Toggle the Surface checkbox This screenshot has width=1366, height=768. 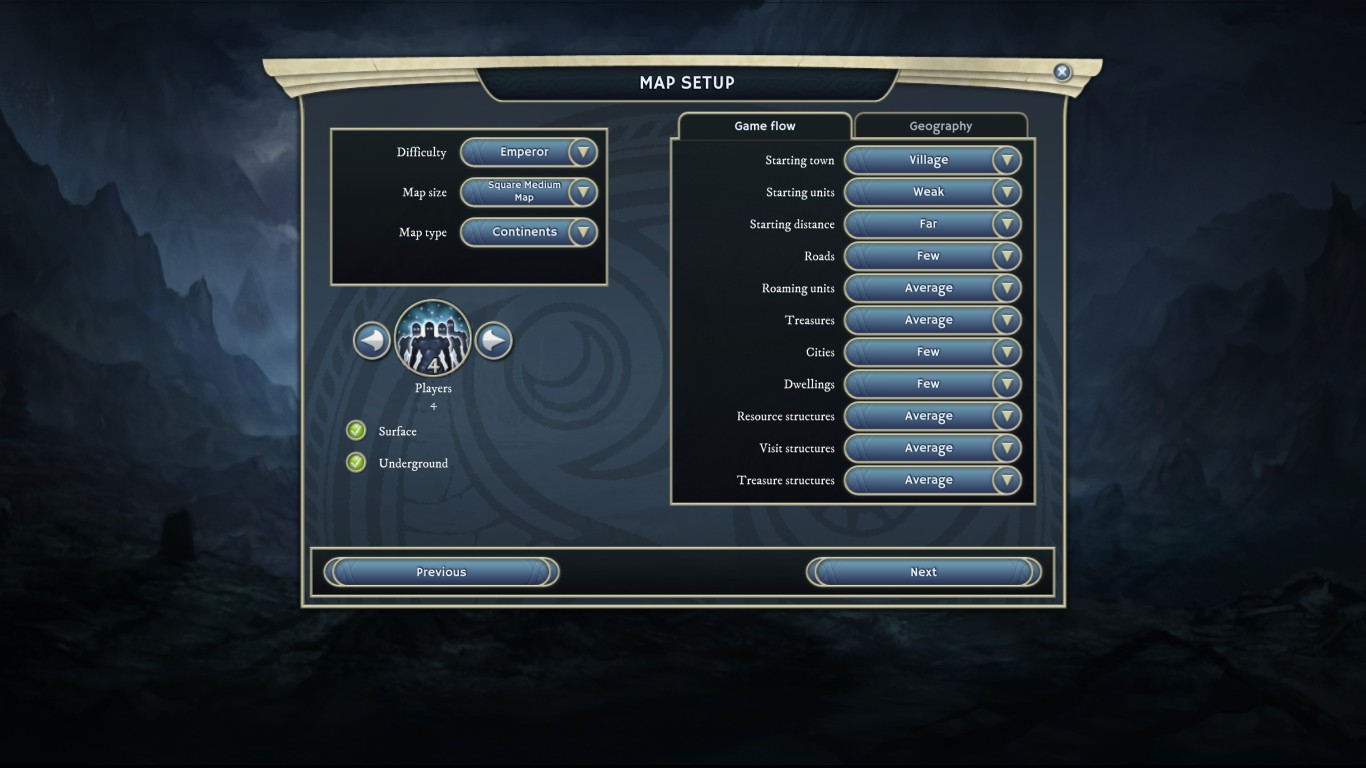(x=356, y=431)
